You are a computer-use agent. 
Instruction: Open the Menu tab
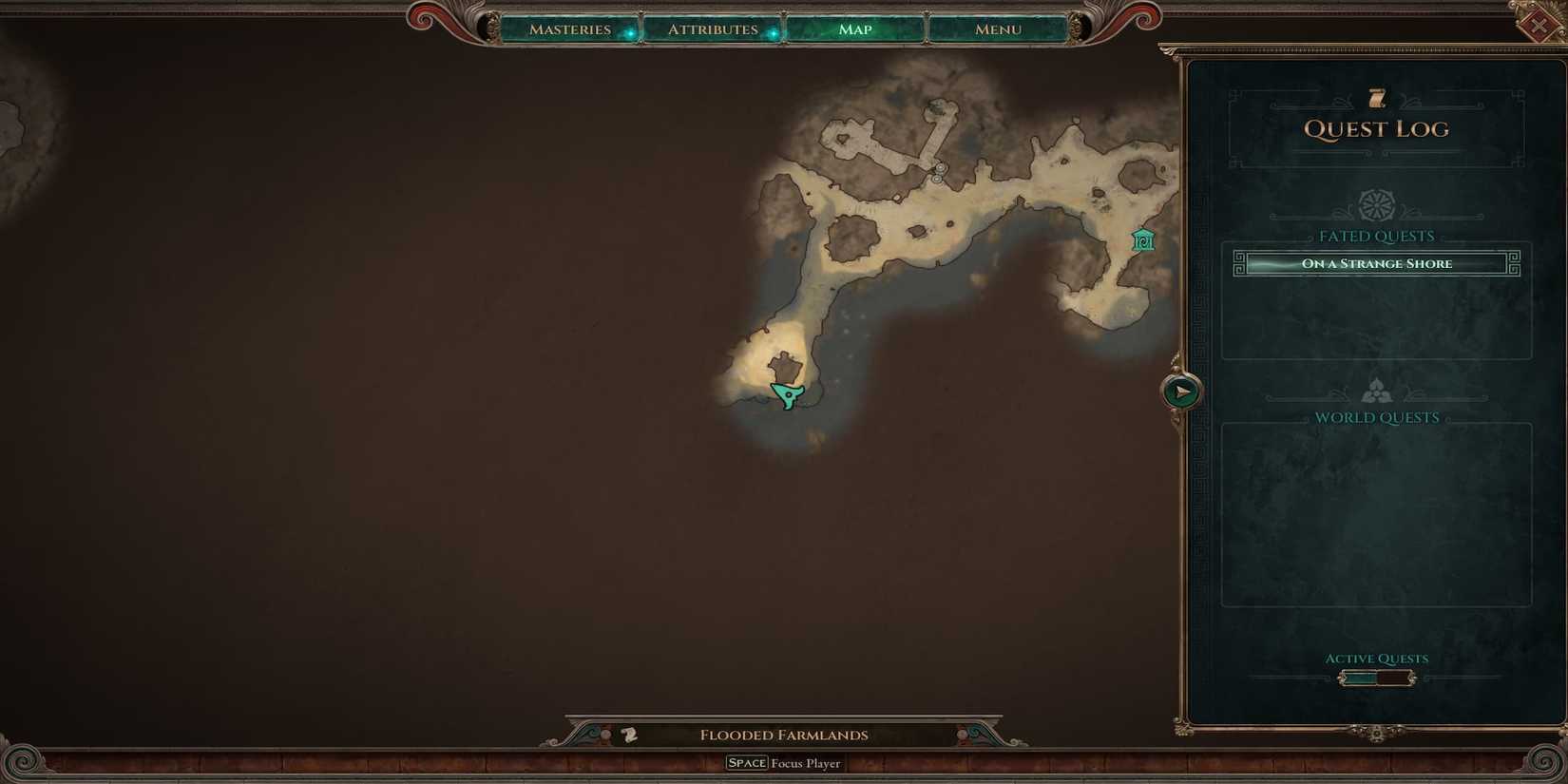pyautogui.click(x=996, y=29)
